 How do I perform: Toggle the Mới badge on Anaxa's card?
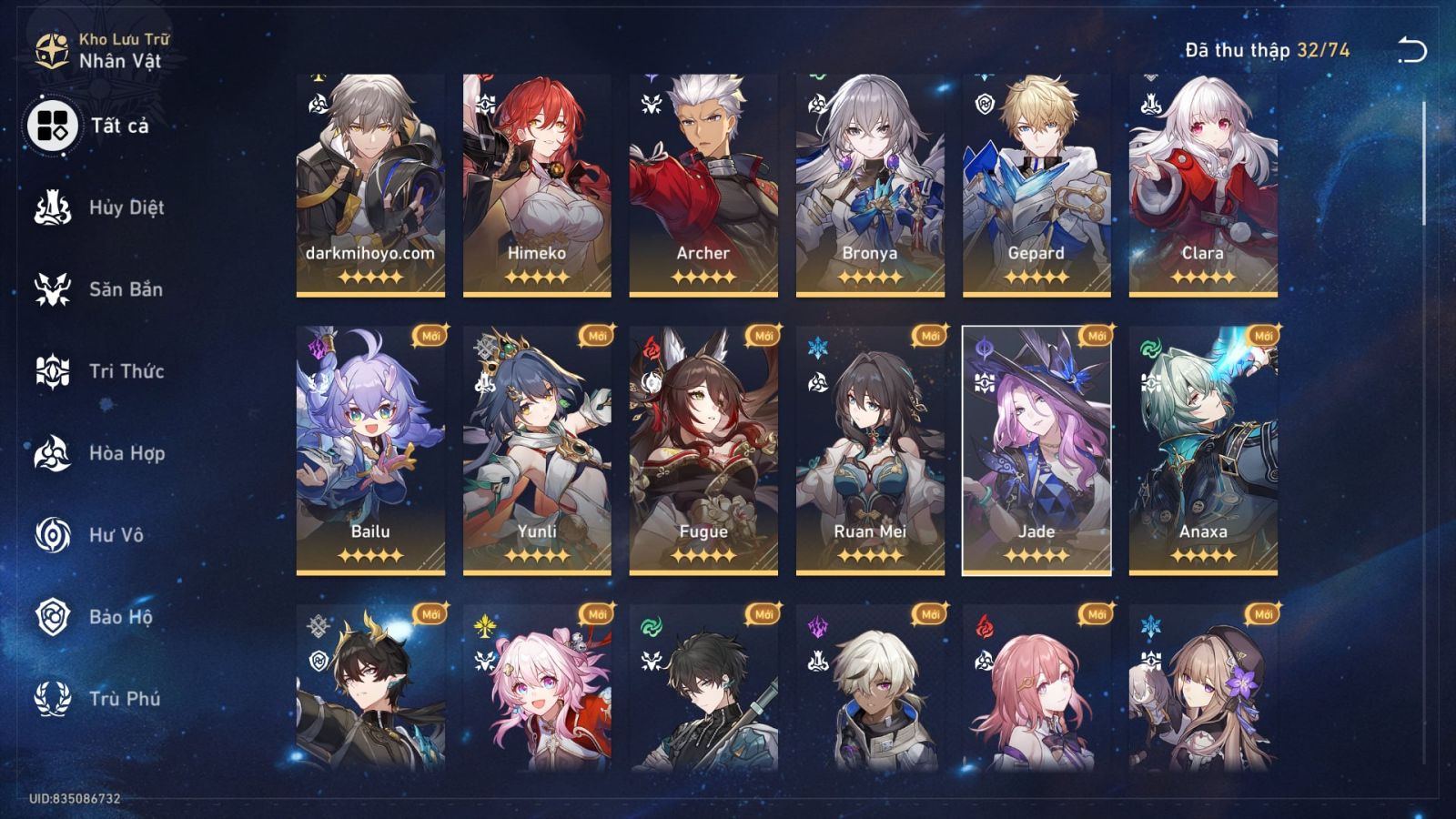[x=1264, y=336]
